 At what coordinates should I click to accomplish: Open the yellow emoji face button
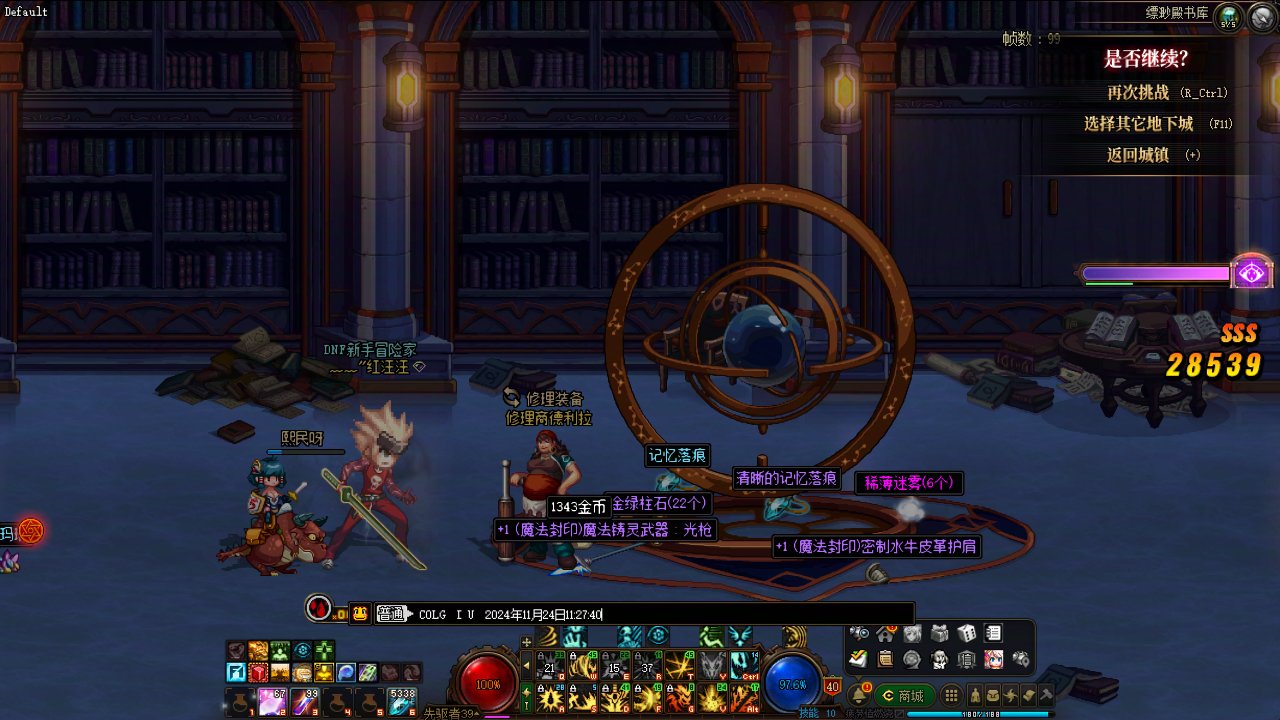[361, 614]
